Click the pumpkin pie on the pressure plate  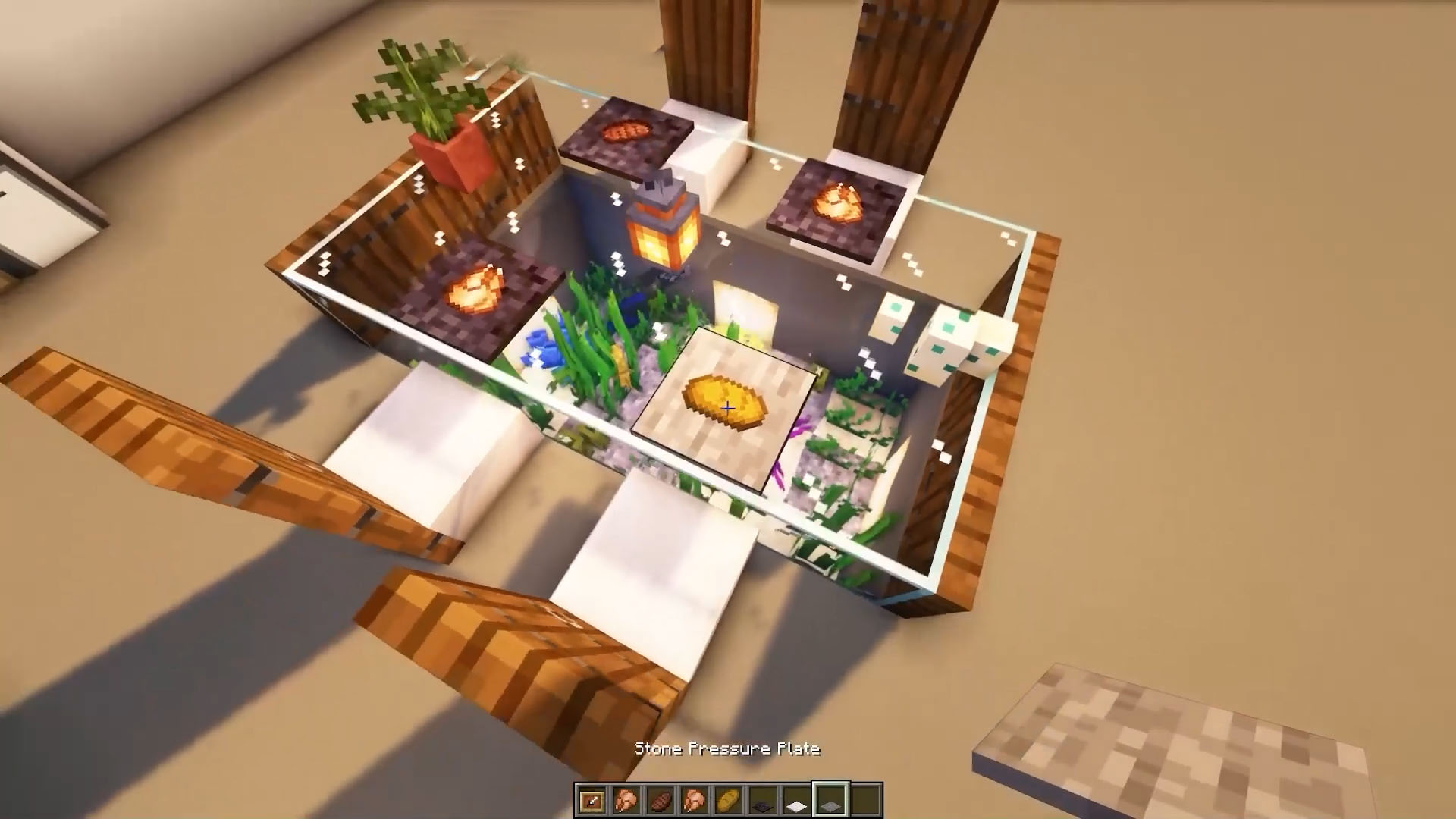point(724,402)
